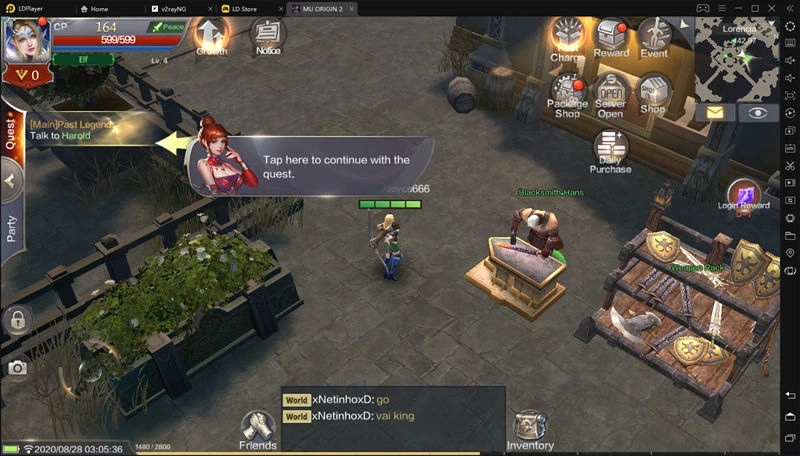Screen dimensions: 800x456
Task: Open the Shop icon
Action: (653, 93)
